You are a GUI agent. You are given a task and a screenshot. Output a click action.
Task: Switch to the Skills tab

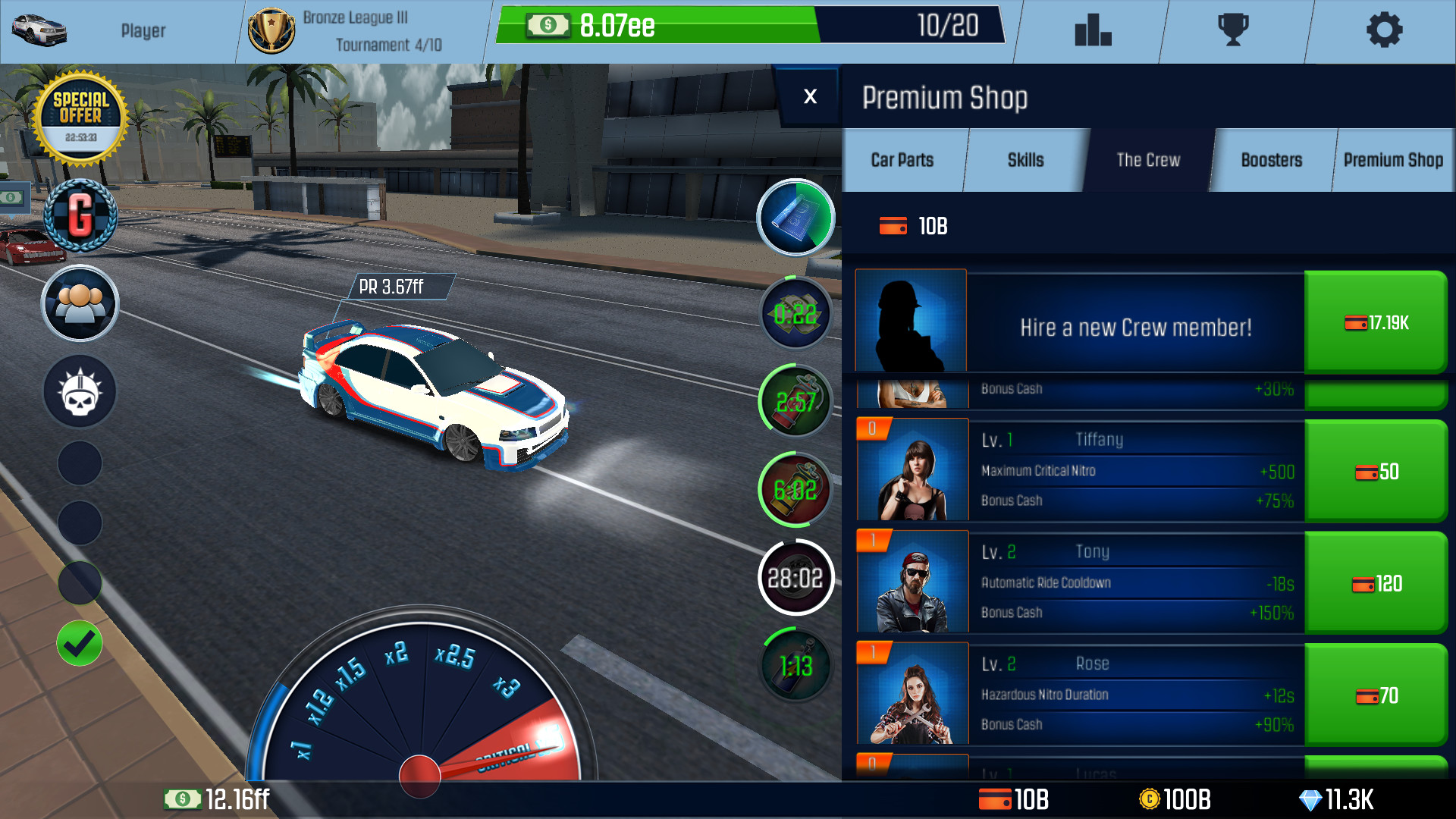(1025, 160)
